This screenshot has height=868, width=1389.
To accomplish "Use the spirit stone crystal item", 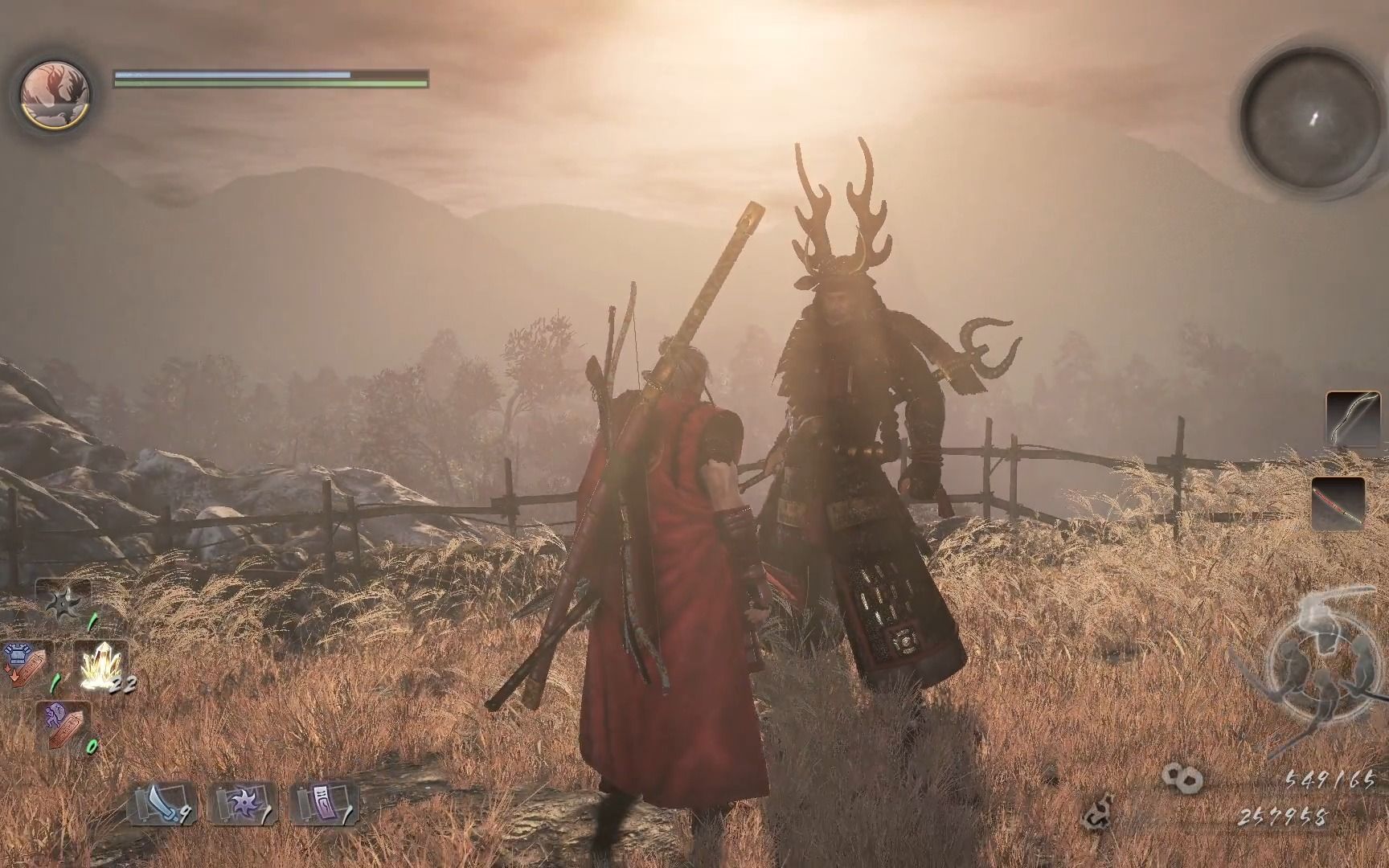I will tap(103, 666).
